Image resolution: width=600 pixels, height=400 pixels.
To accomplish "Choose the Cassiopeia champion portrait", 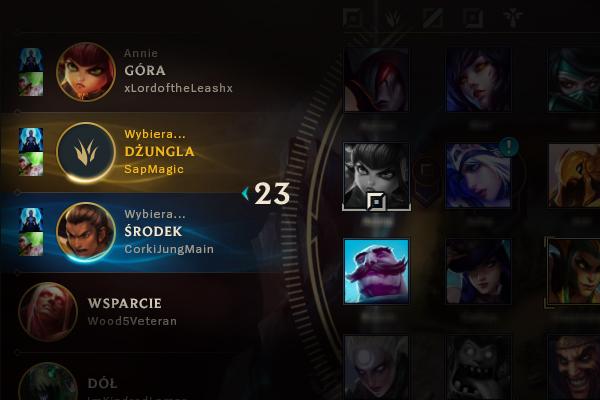I will tap(576, 271).
